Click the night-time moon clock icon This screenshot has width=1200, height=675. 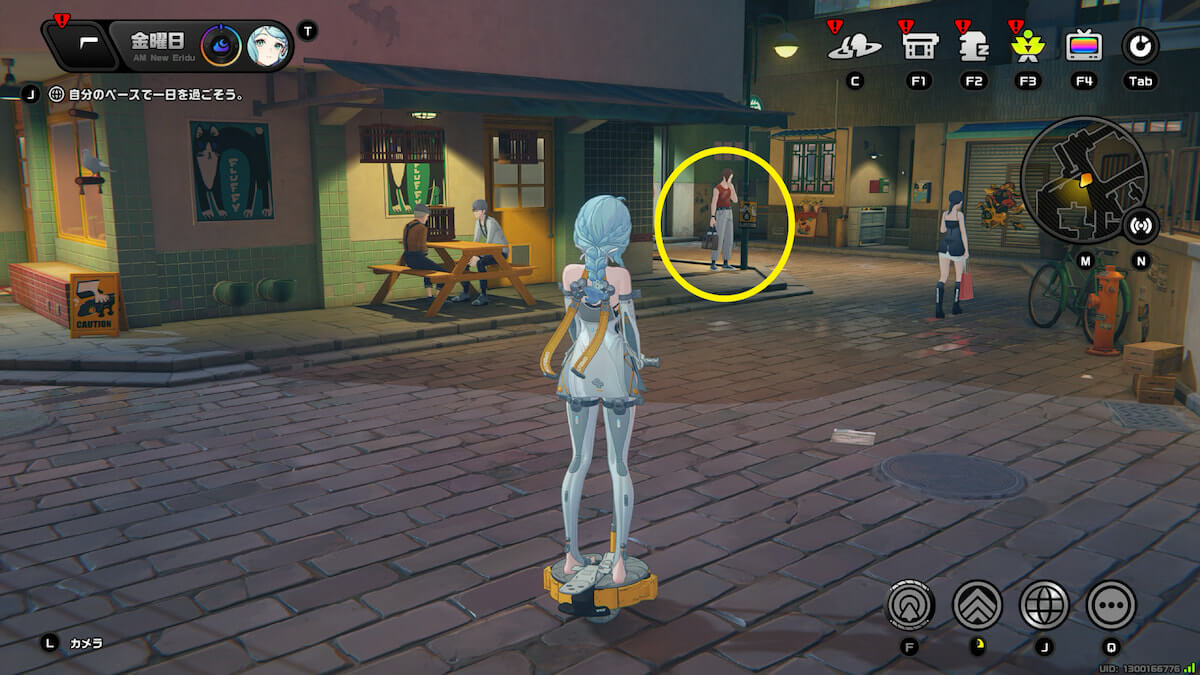(x=220, y=45)
